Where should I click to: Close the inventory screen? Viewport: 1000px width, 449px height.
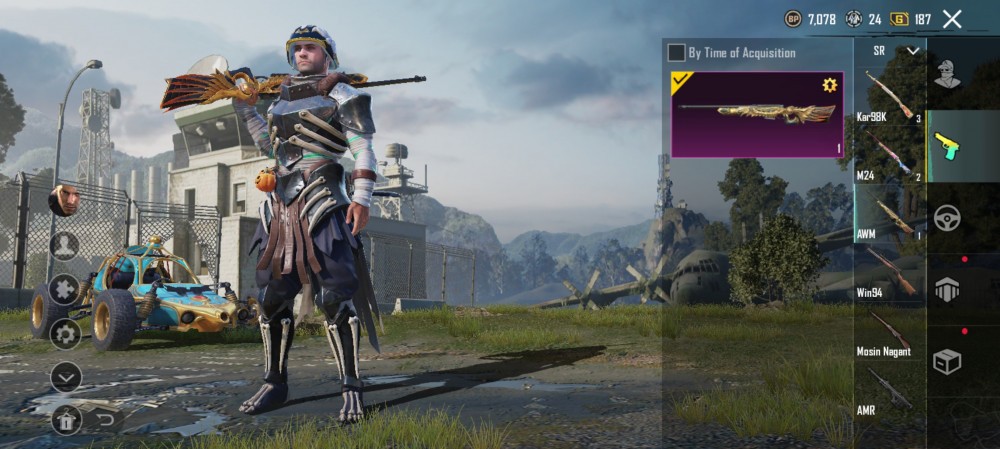[x=952, y=19]
